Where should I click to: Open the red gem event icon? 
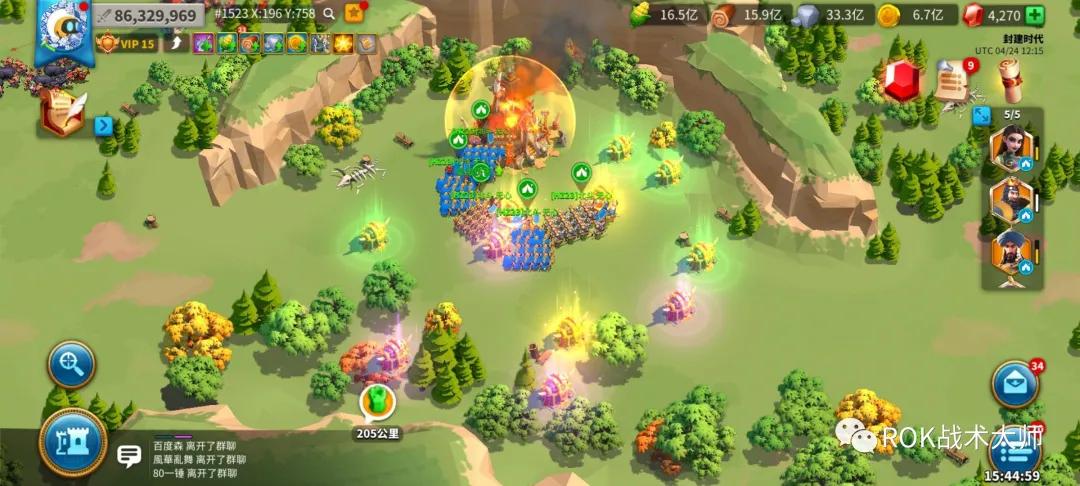[x=901, y=81]
